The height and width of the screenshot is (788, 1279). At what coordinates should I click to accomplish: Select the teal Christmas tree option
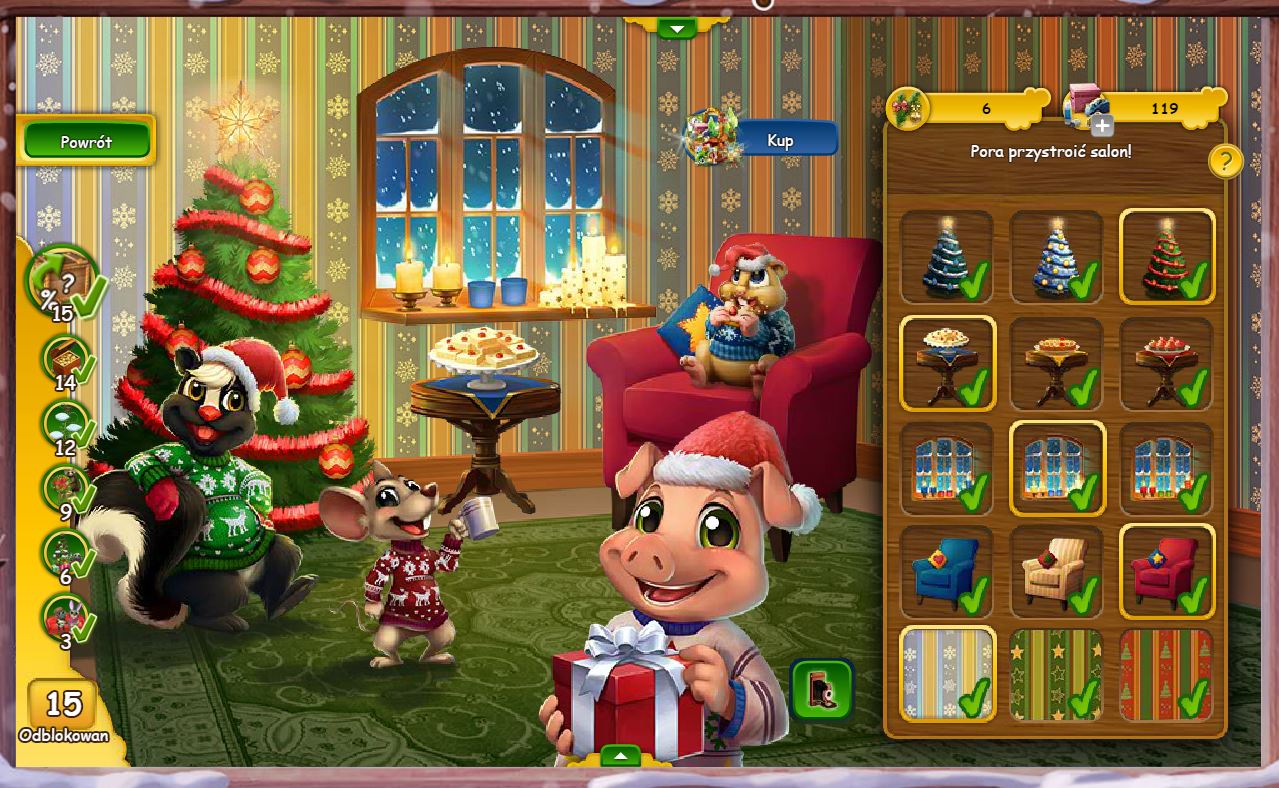946,256
